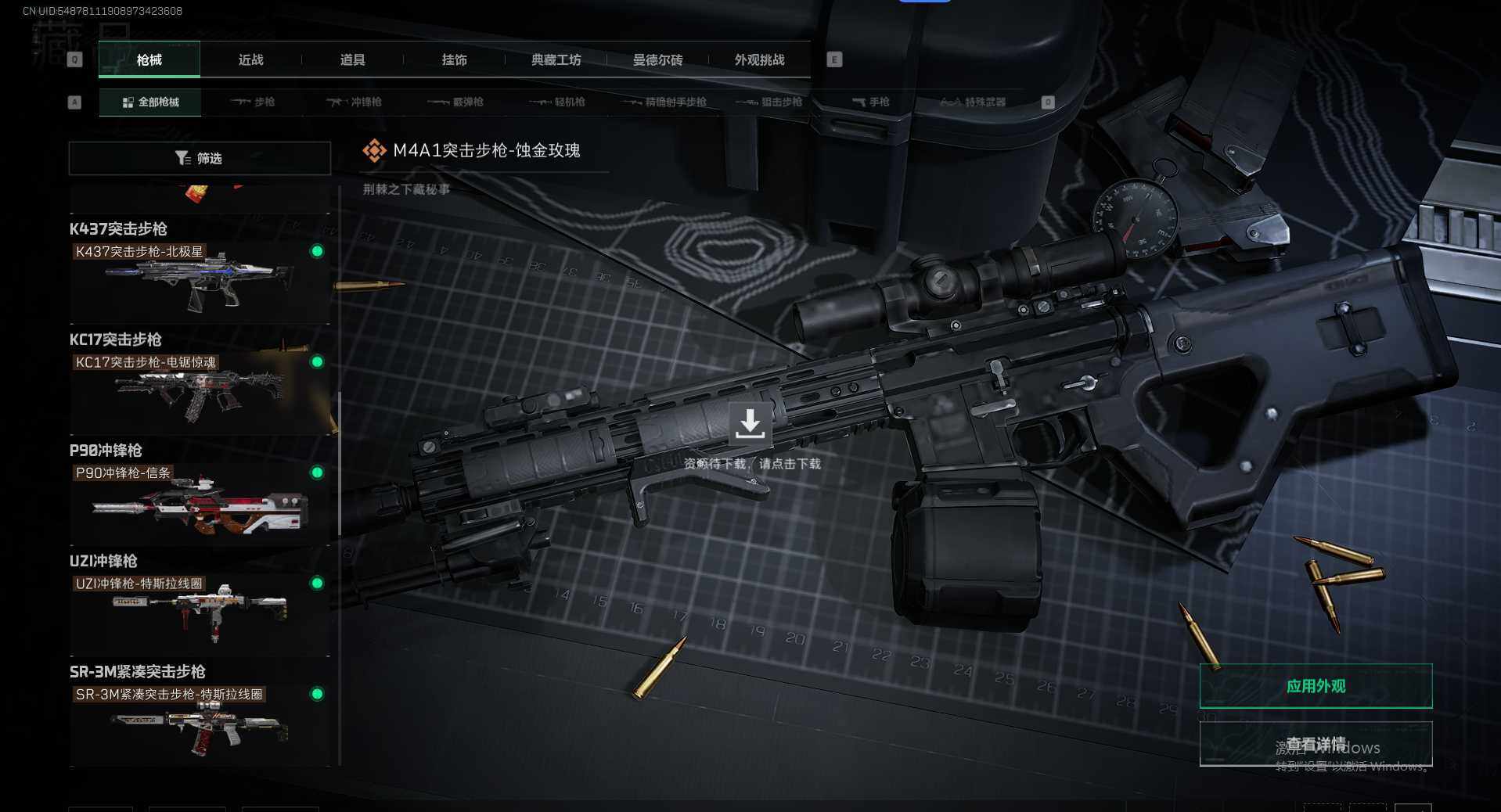Screen dimensions: 1501x812
Task: Choose the P90冲锋枪-信条 skin
Action: (x=200, y=501)
